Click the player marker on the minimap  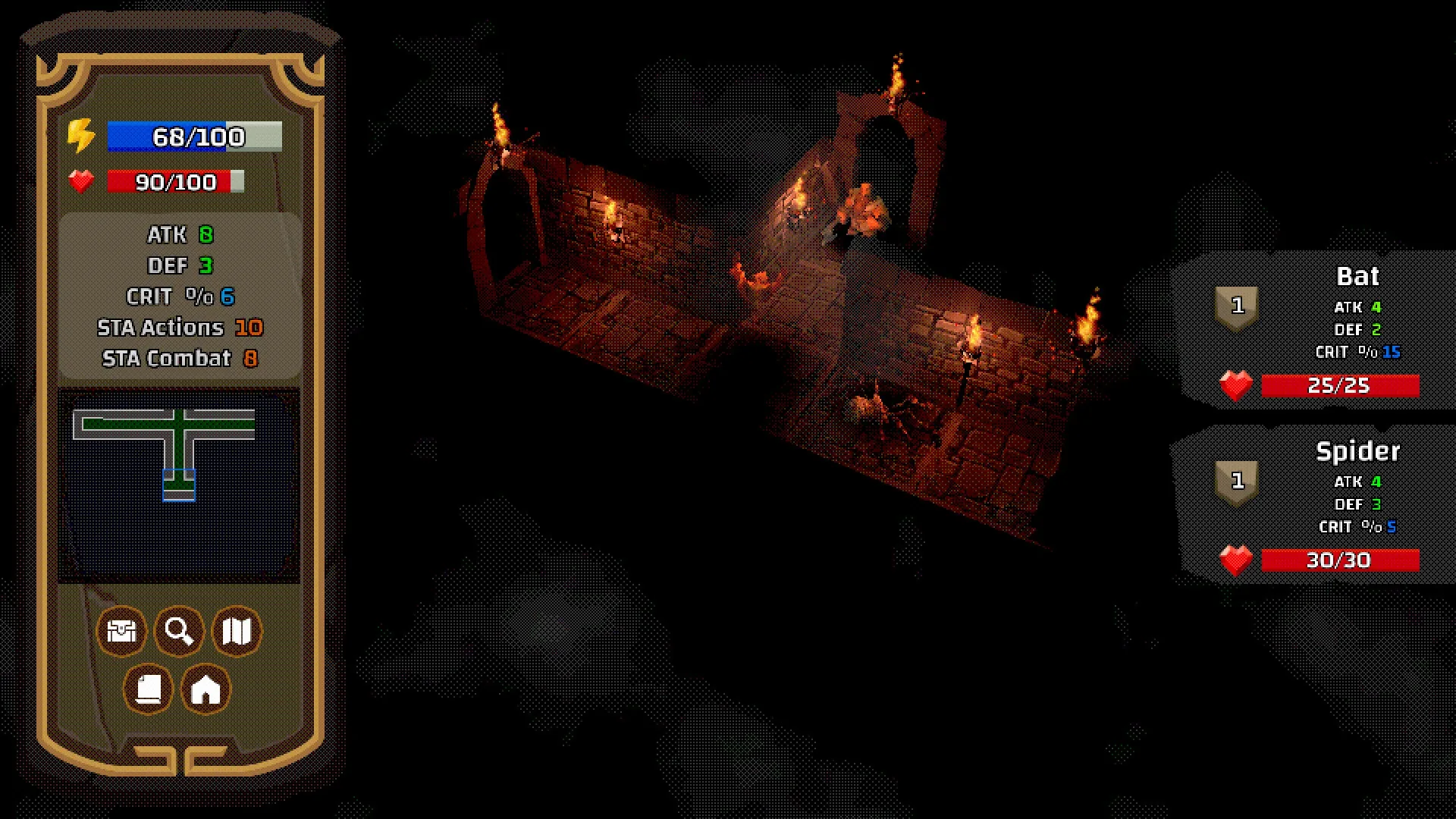pos(180,483)
